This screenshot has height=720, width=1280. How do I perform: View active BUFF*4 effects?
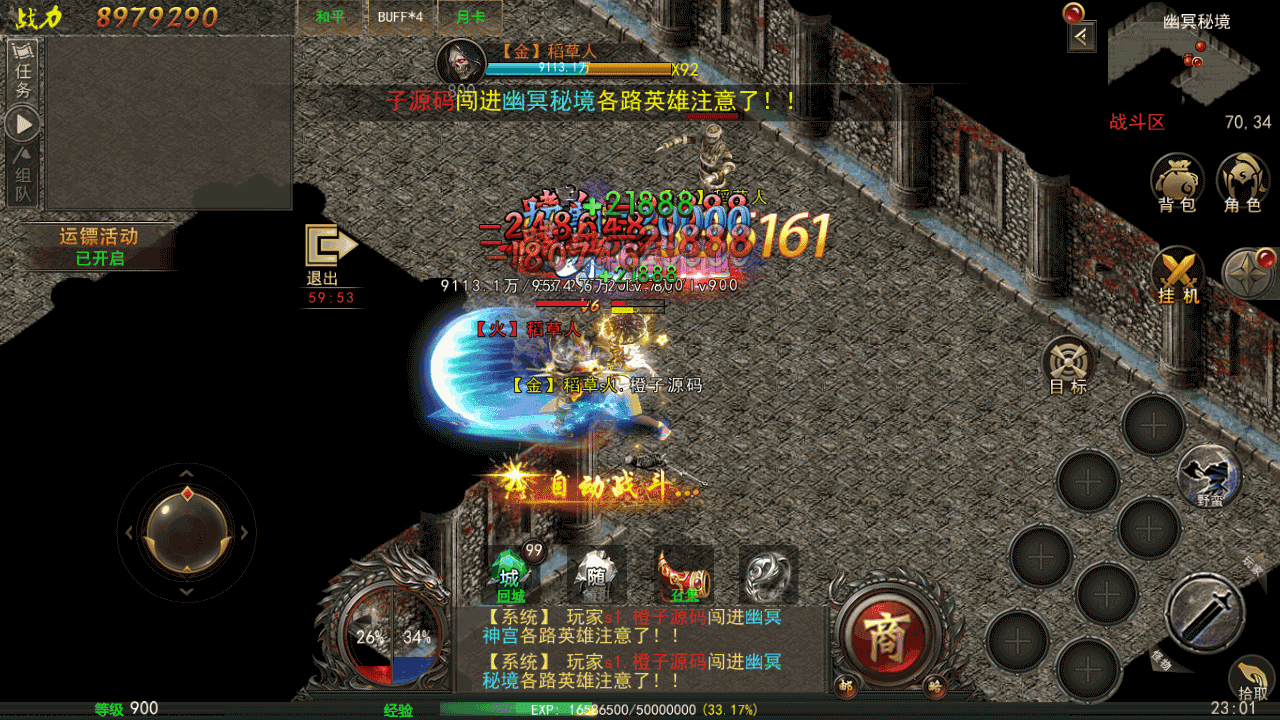(x=399, y=17)
